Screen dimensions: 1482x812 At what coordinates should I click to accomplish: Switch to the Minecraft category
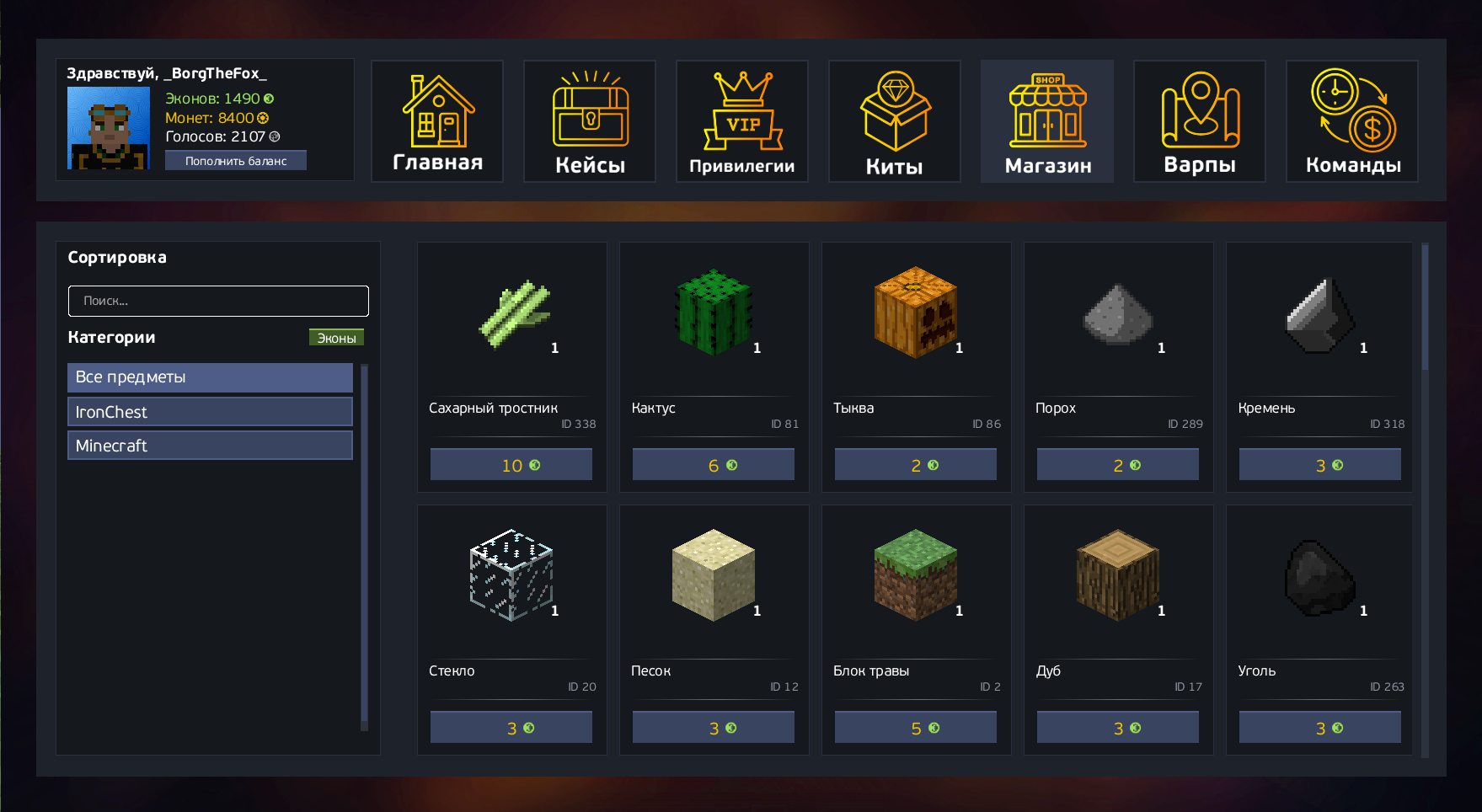pos(210,446)
